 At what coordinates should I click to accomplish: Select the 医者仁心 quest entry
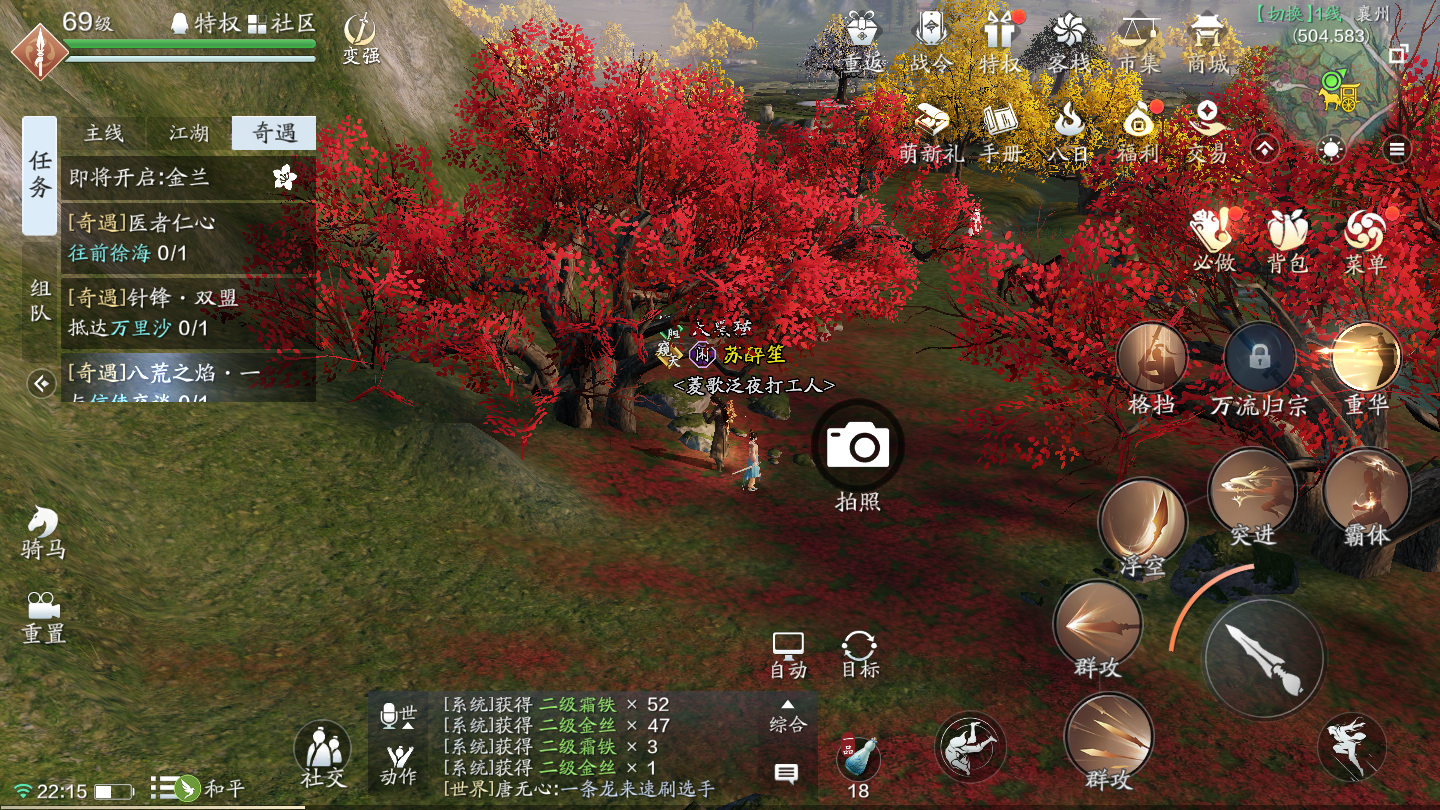(x=188, y=237)
